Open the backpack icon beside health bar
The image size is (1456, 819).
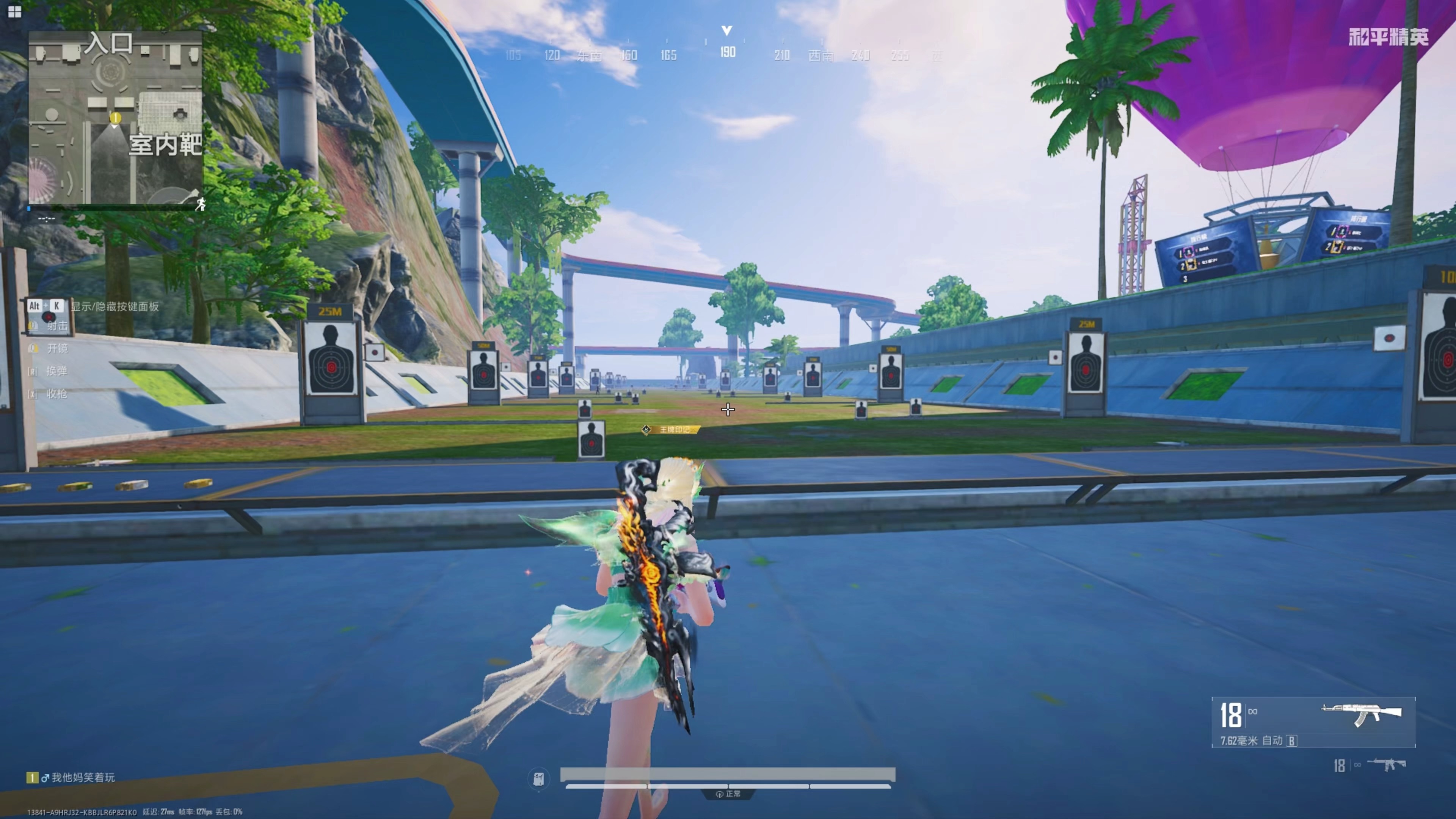coord(539,779)
